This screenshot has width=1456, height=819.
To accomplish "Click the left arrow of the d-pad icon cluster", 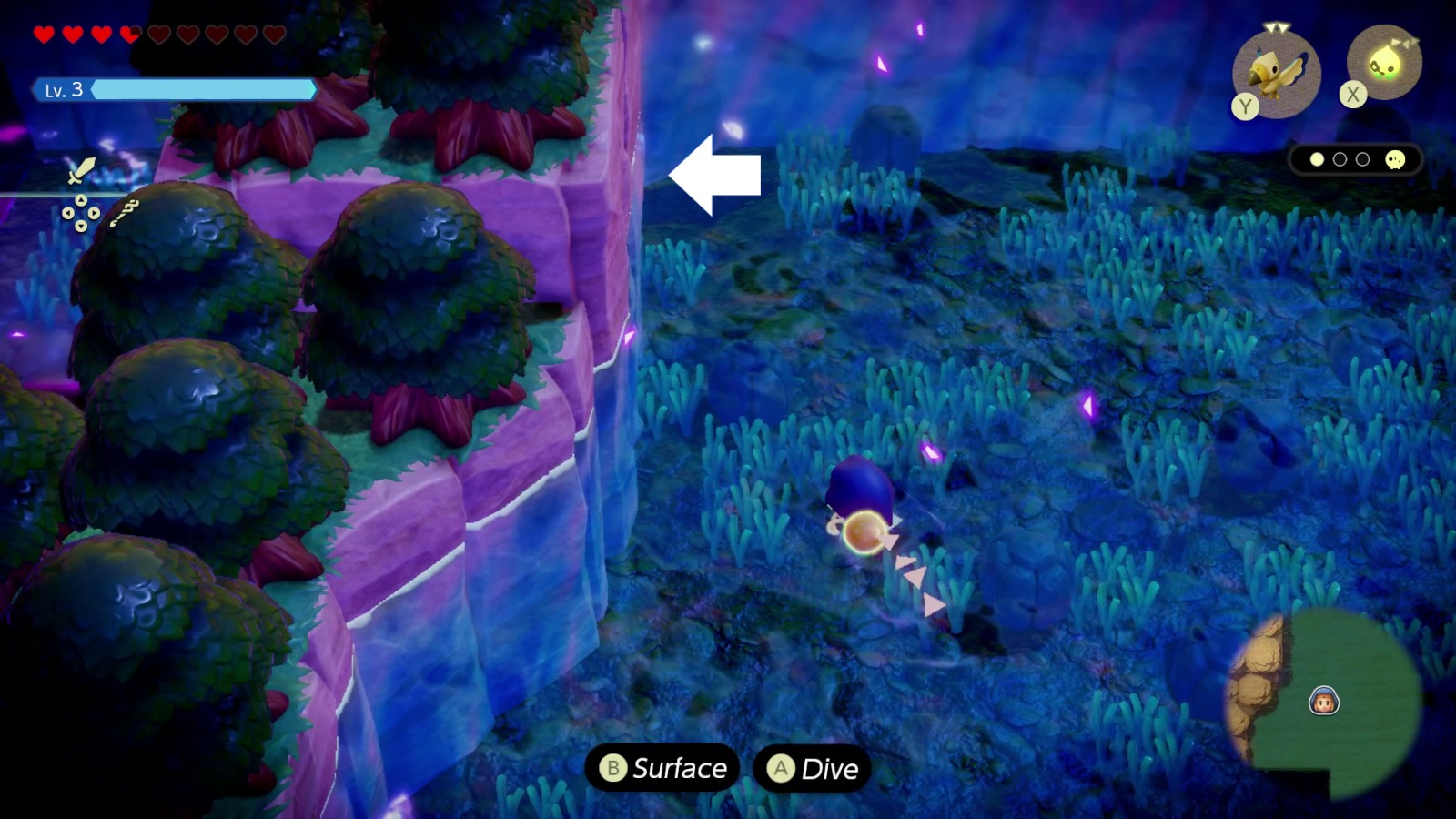I will pyautogui.click(x=68, y=213).
